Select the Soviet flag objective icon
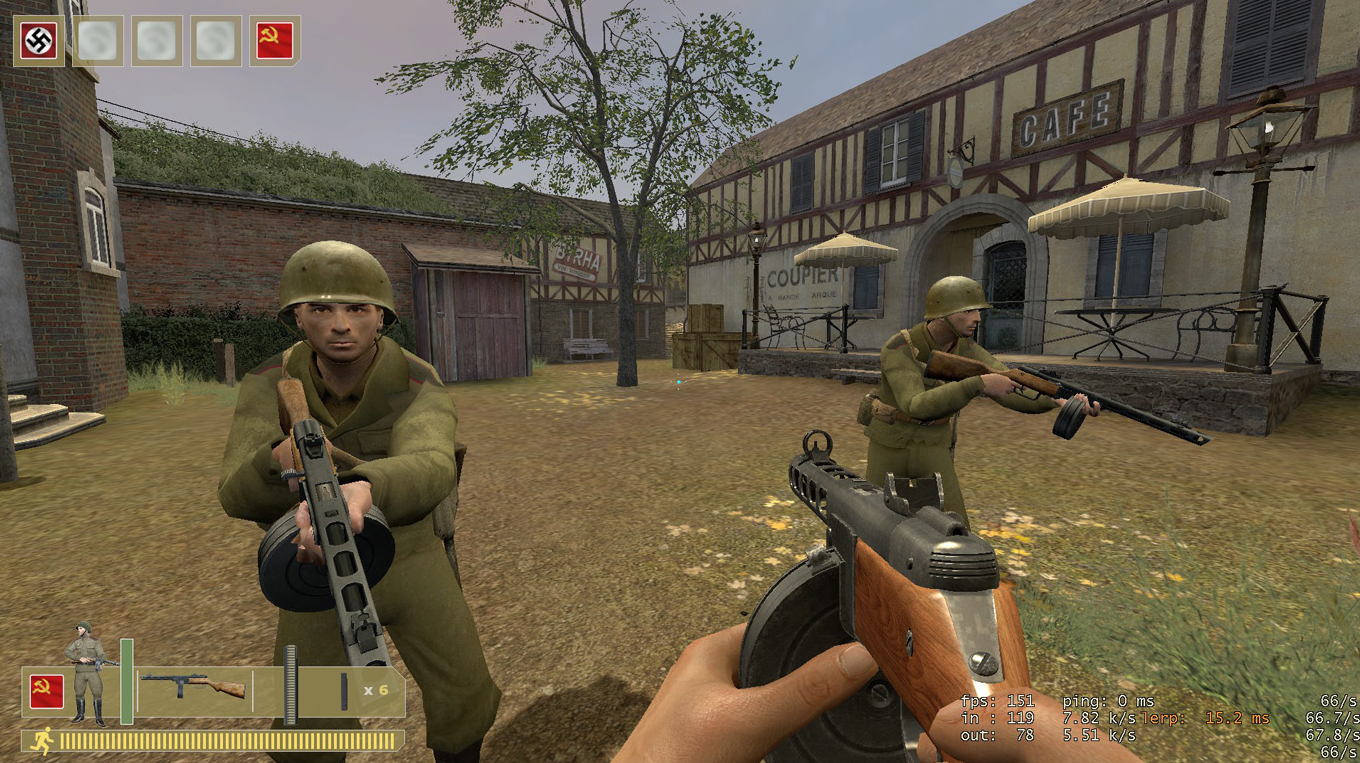1360x763 pixels. coord(277,40)
